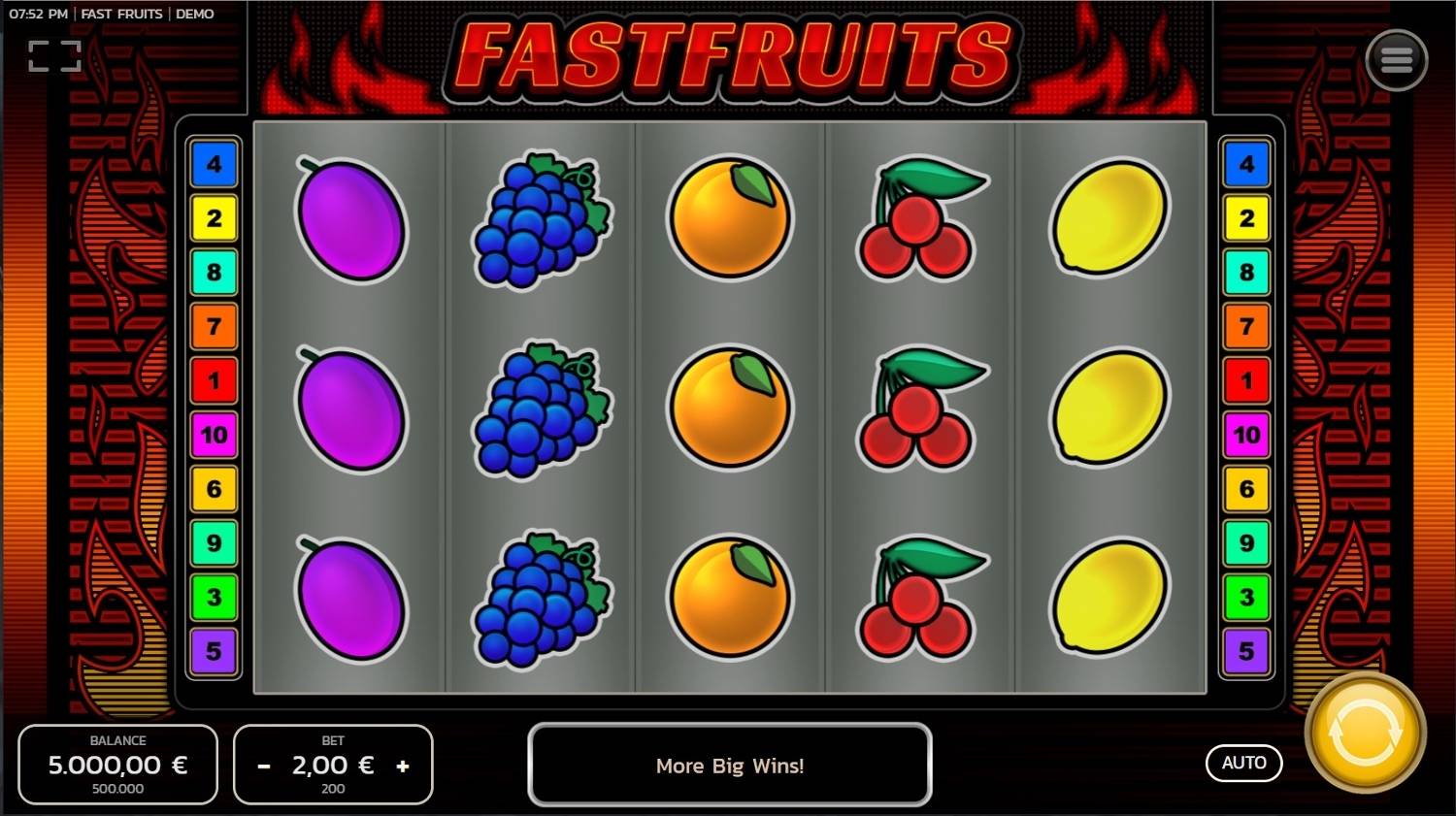Click the DEMO label in the title bar
Screen dimensions: 1456x816
196,14
